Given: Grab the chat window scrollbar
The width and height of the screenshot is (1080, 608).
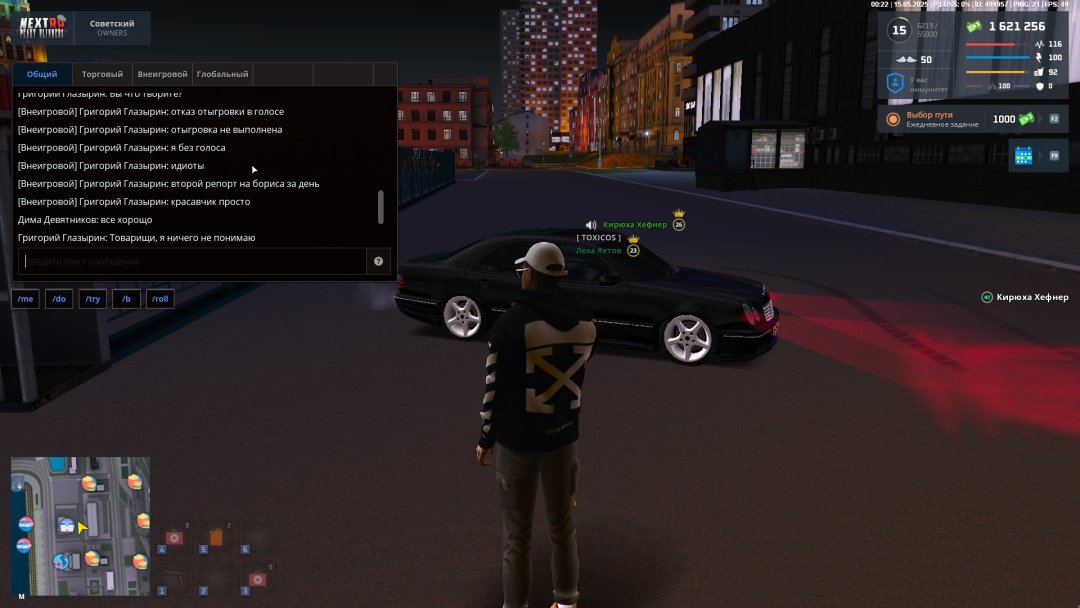Looking at the screenshot, I should click(x=380, y=207).
